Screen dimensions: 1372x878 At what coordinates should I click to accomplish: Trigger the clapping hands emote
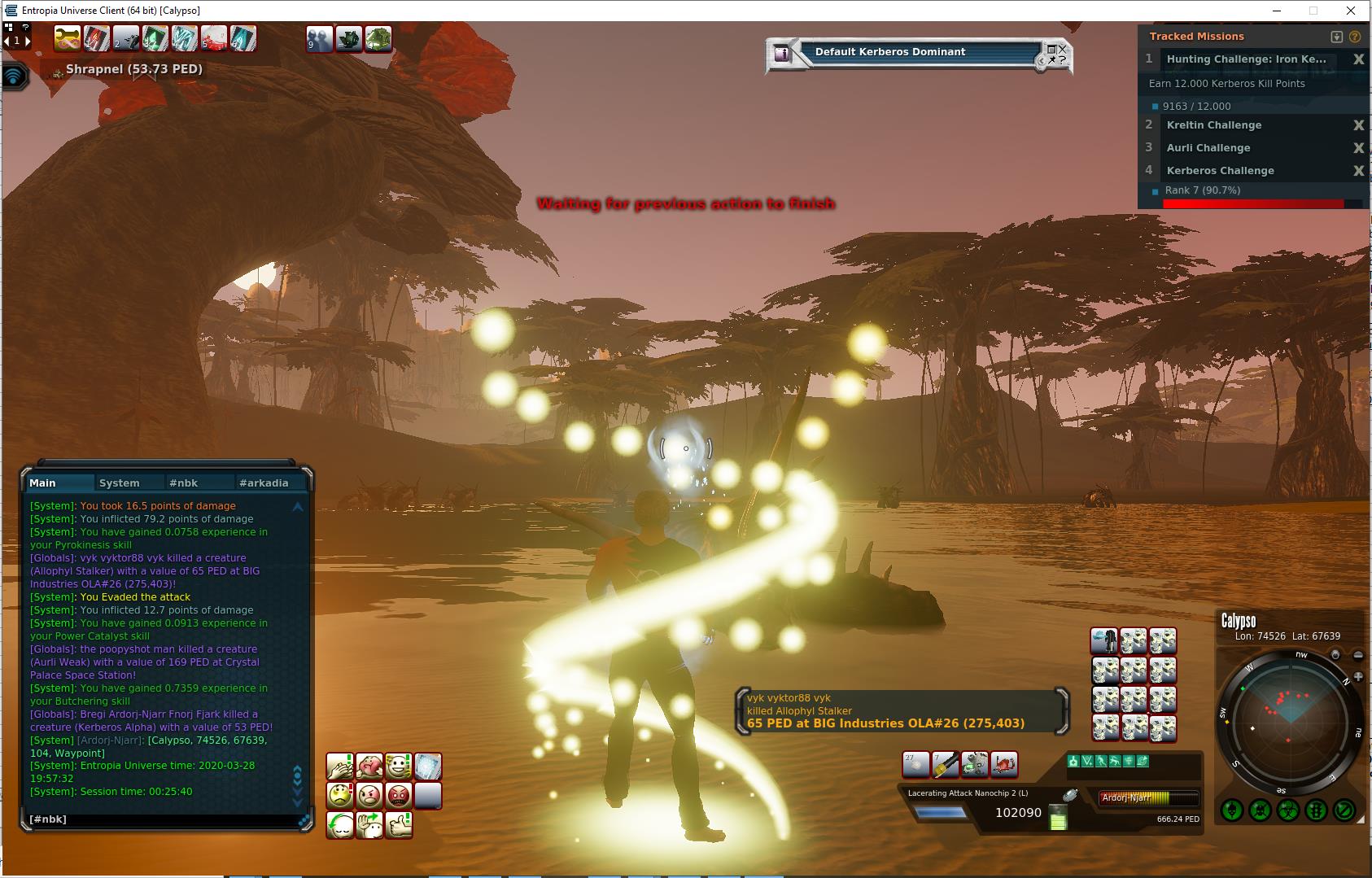point(340,767)
